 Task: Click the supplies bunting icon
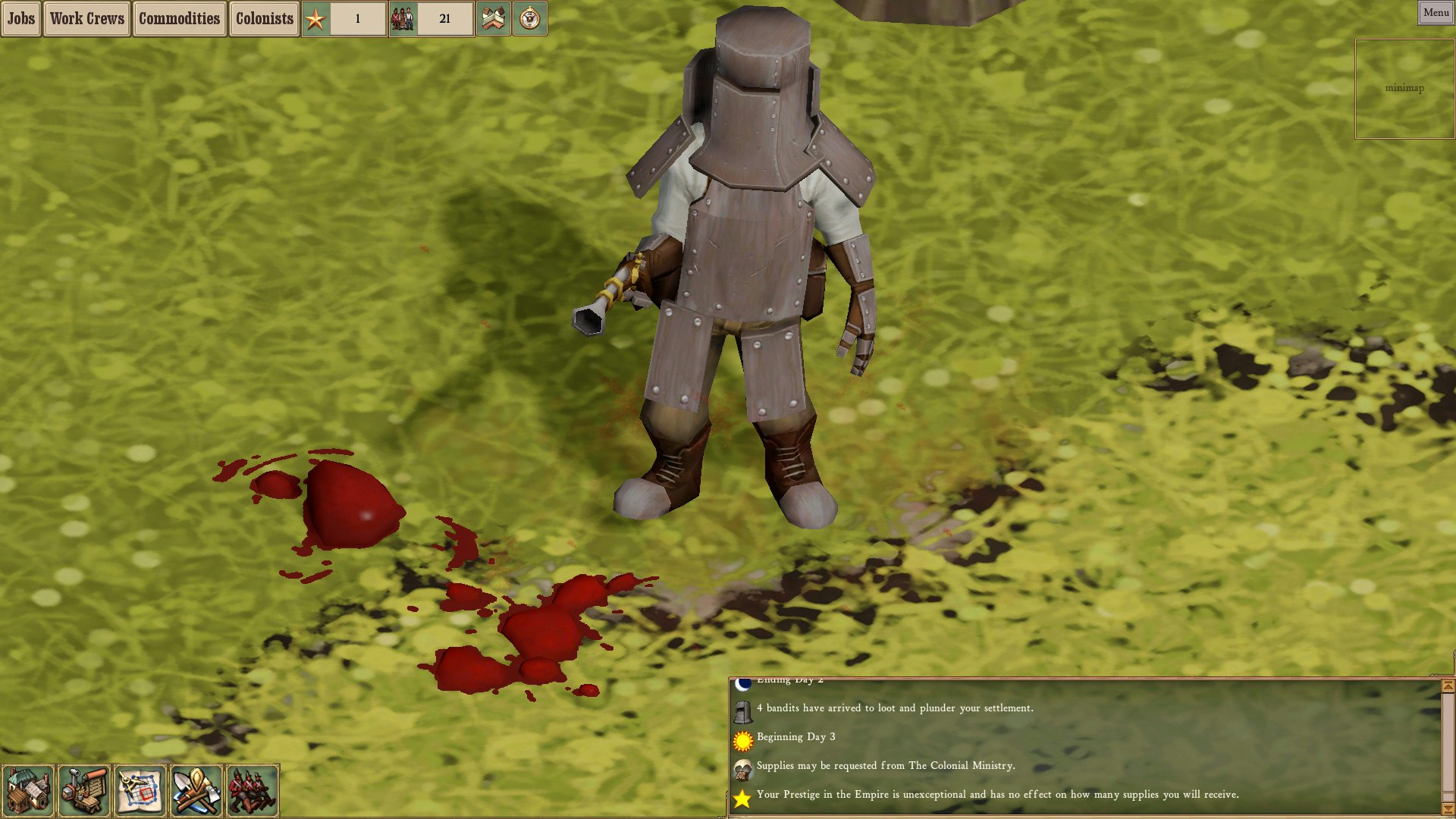click(494, 19)
